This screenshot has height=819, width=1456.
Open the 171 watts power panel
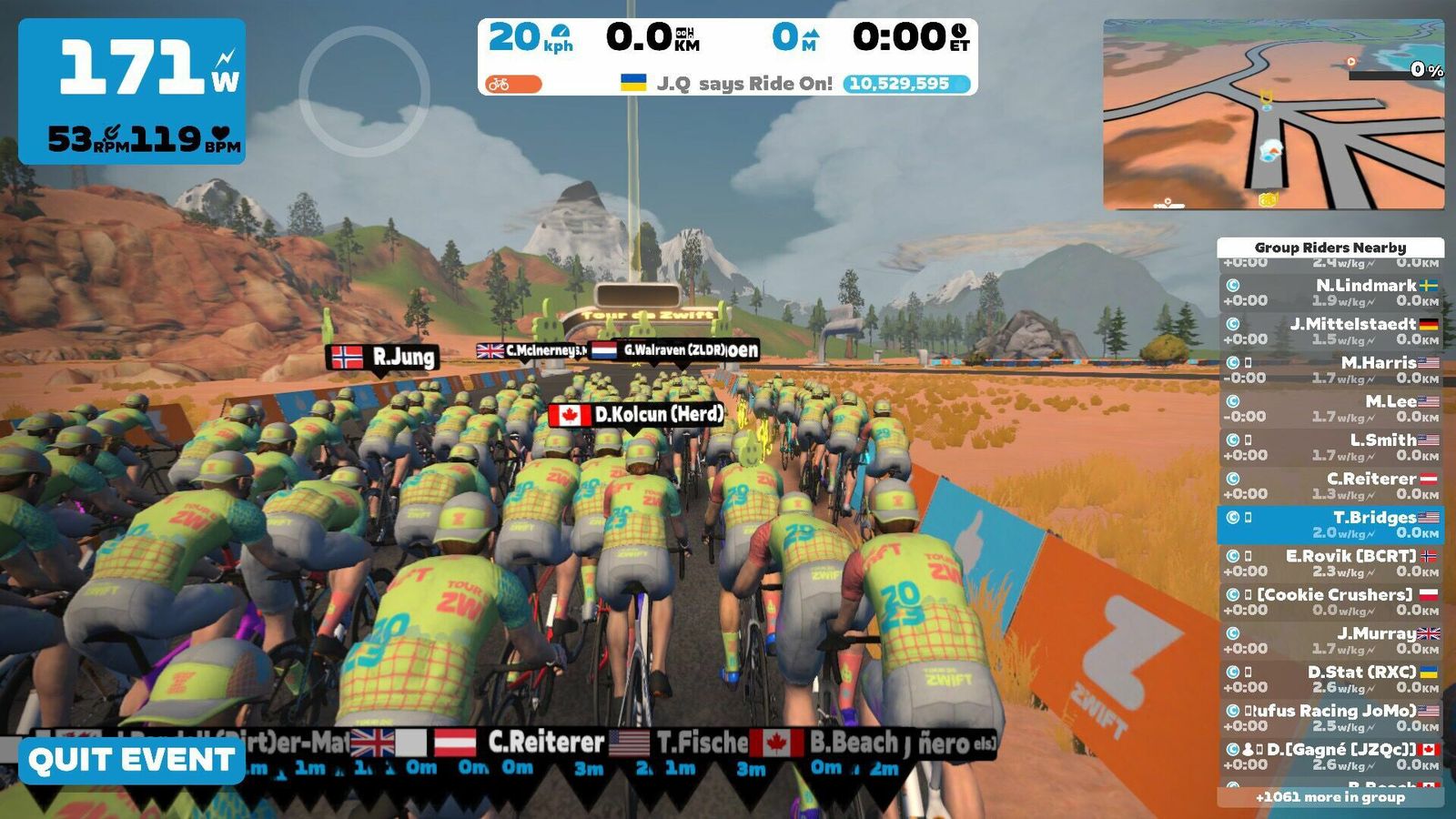[x=132, y=91]
